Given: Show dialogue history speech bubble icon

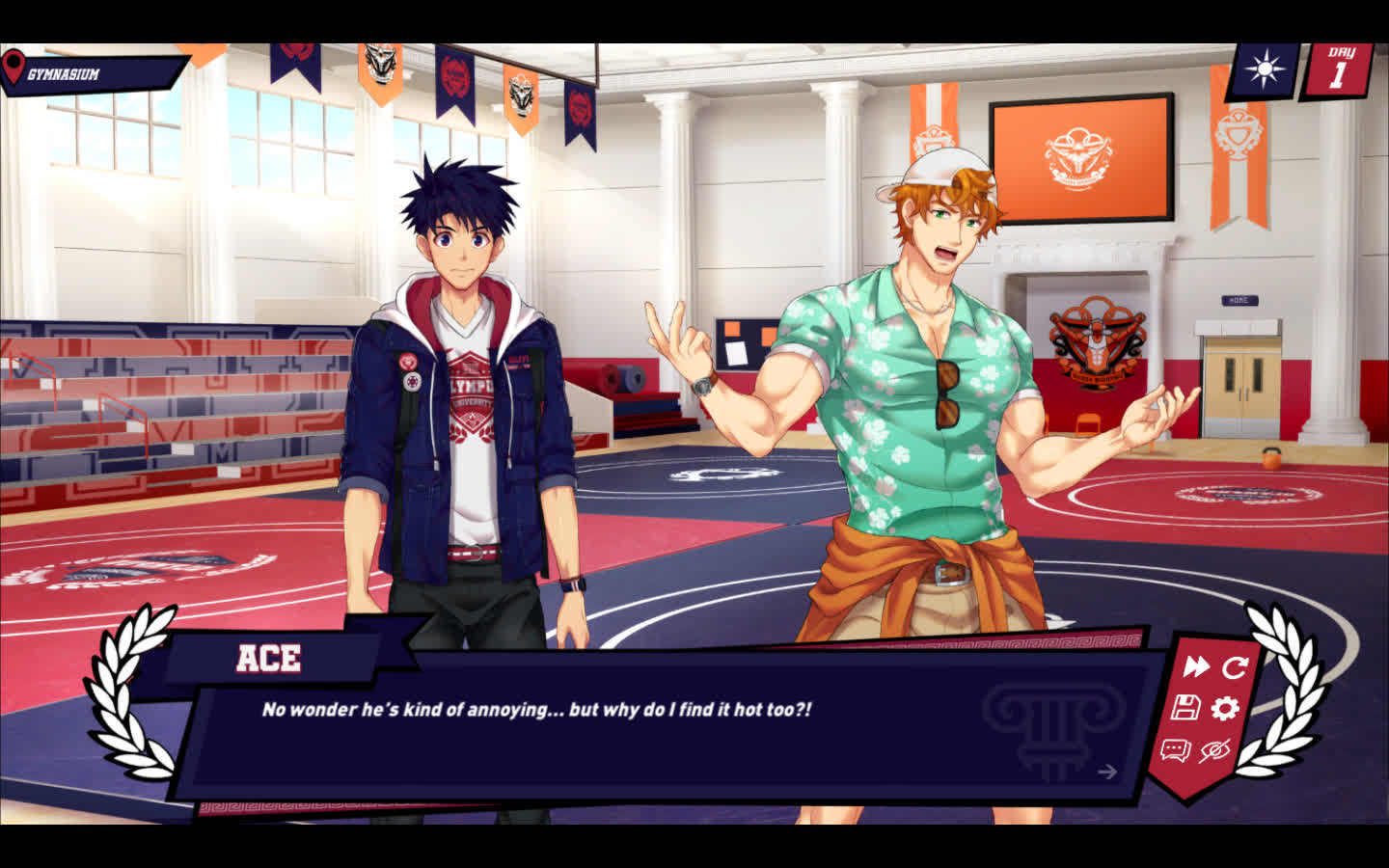Looking at the screenshot, I should point(1175,750).
